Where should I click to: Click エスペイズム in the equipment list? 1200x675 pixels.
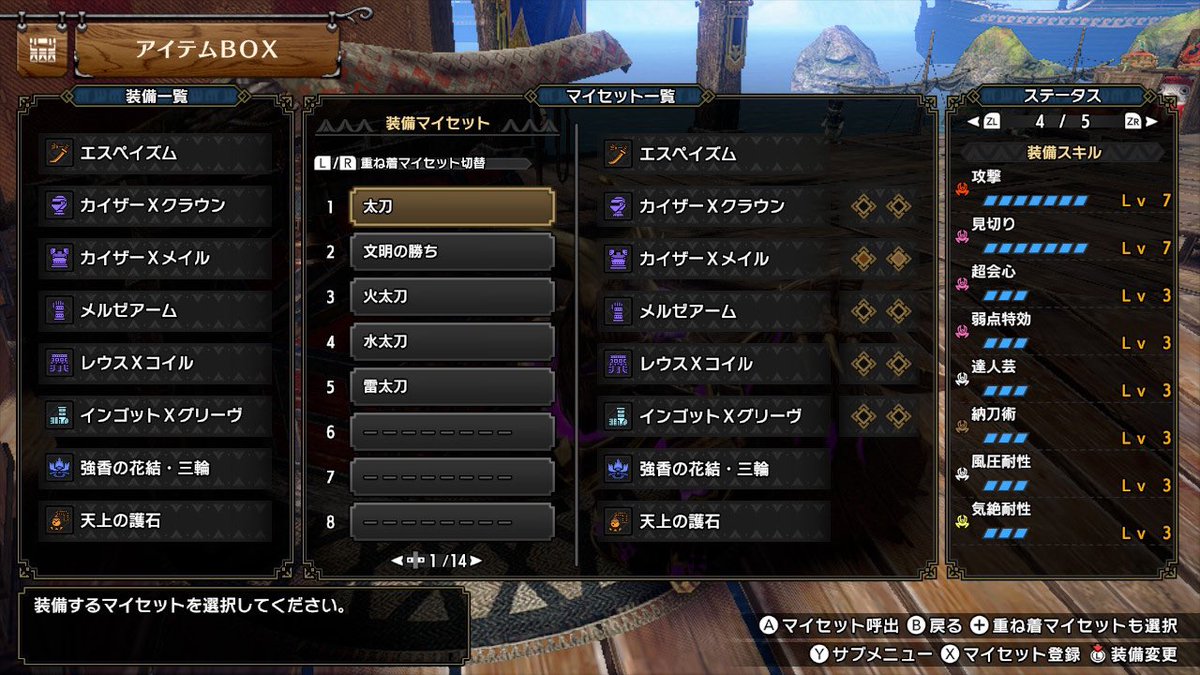click(x=157, y=153)
